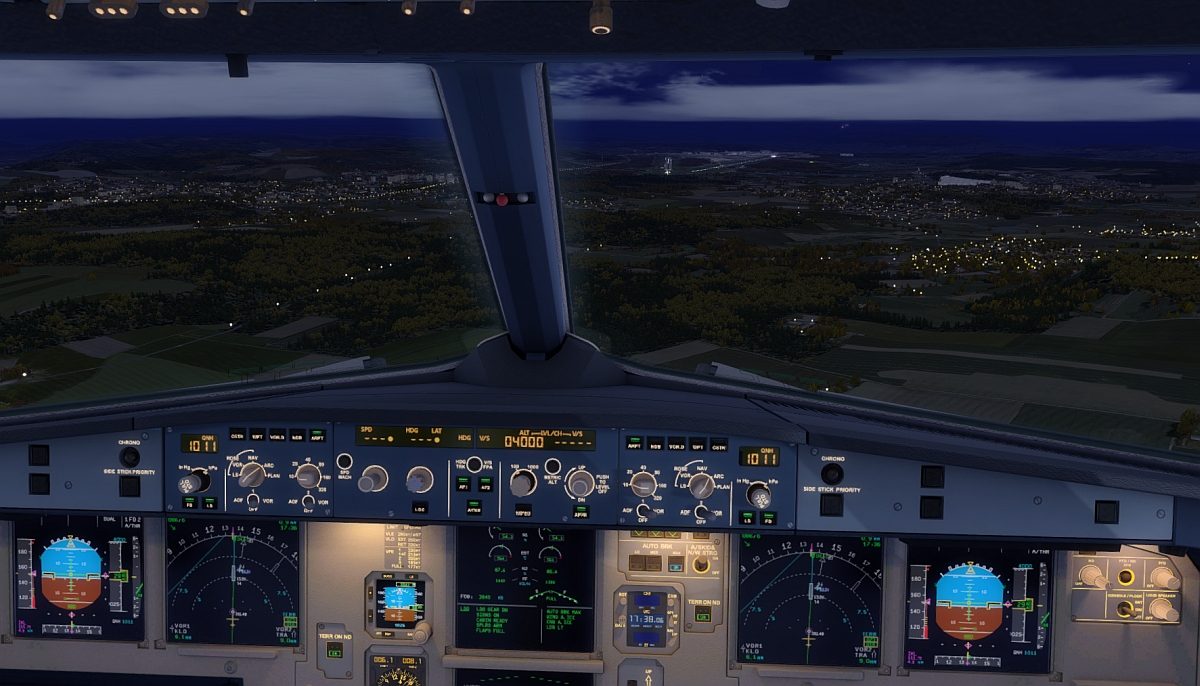Start the captain's CHRONO button

click(x=129, y=456)
